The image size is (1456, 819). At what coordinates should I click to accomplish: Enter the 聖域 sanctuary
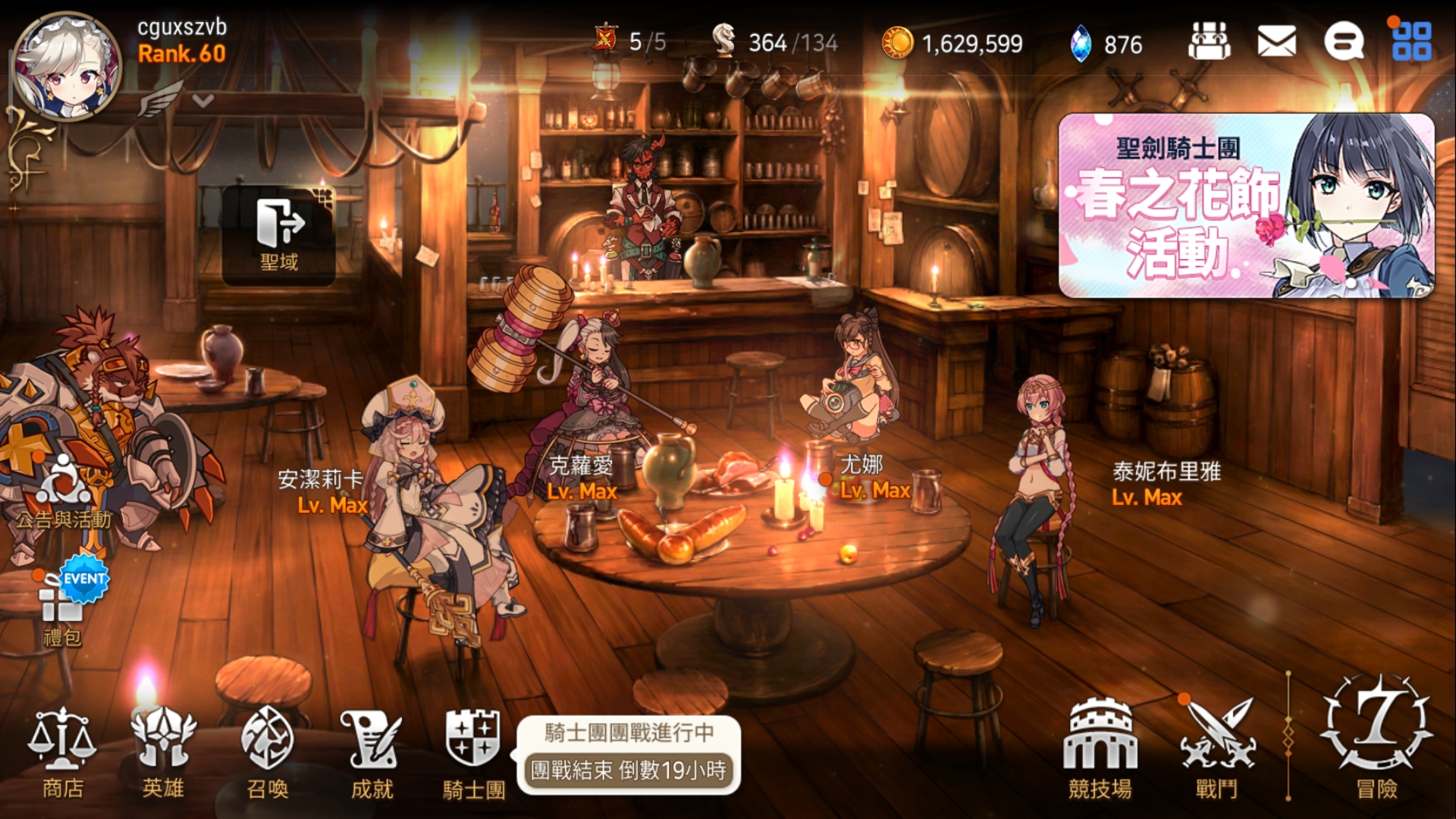279,235
